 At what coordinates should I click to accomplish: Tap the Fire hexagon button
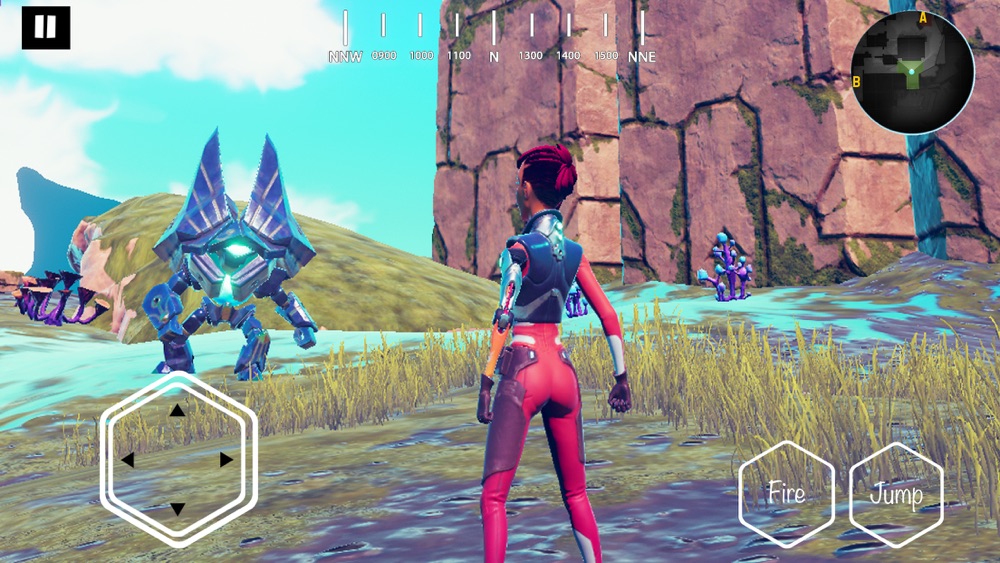coord(786,494)
